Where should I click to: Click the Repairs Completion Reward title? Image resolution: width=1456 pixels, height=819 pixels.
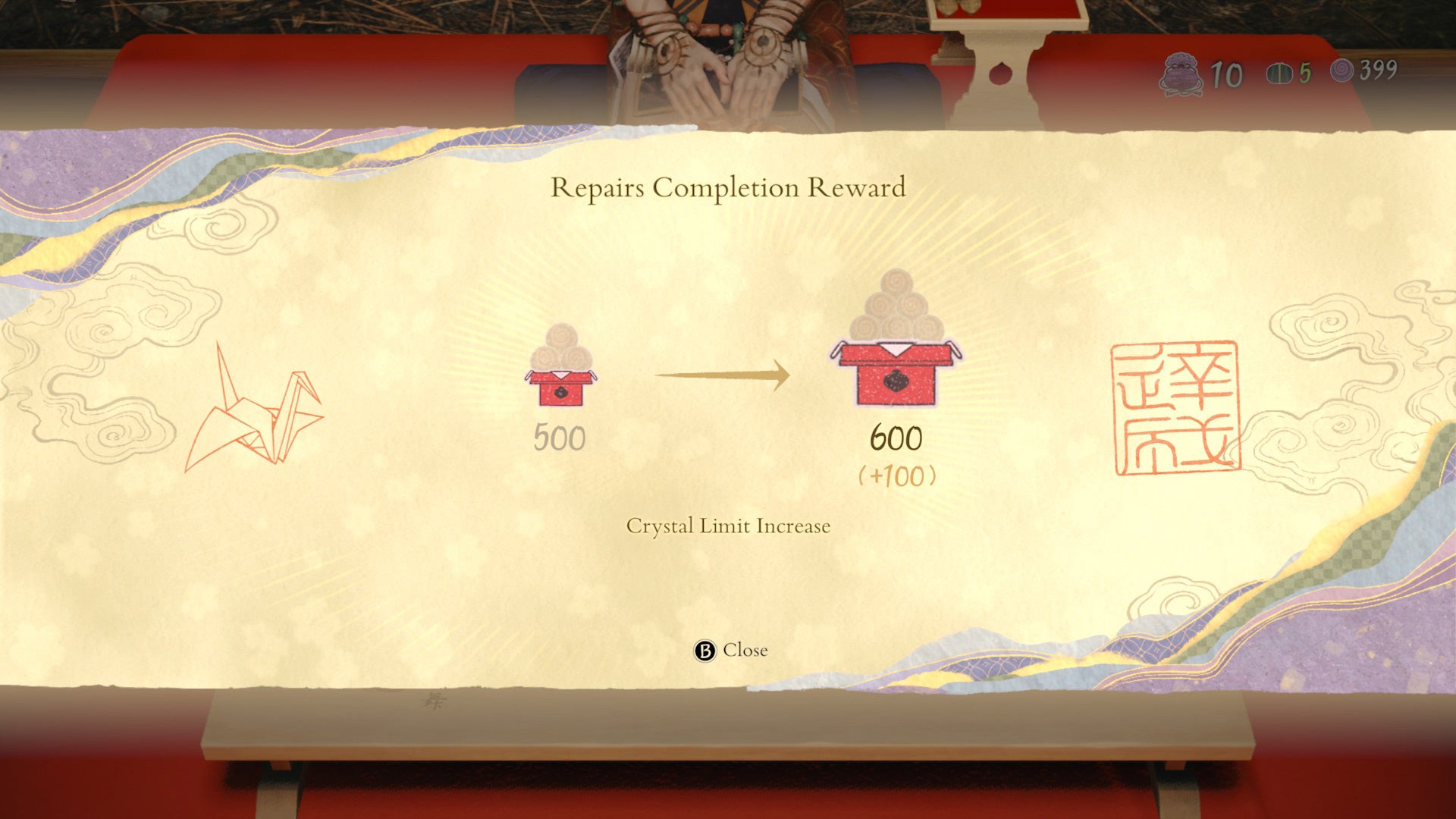coord(730,187)
